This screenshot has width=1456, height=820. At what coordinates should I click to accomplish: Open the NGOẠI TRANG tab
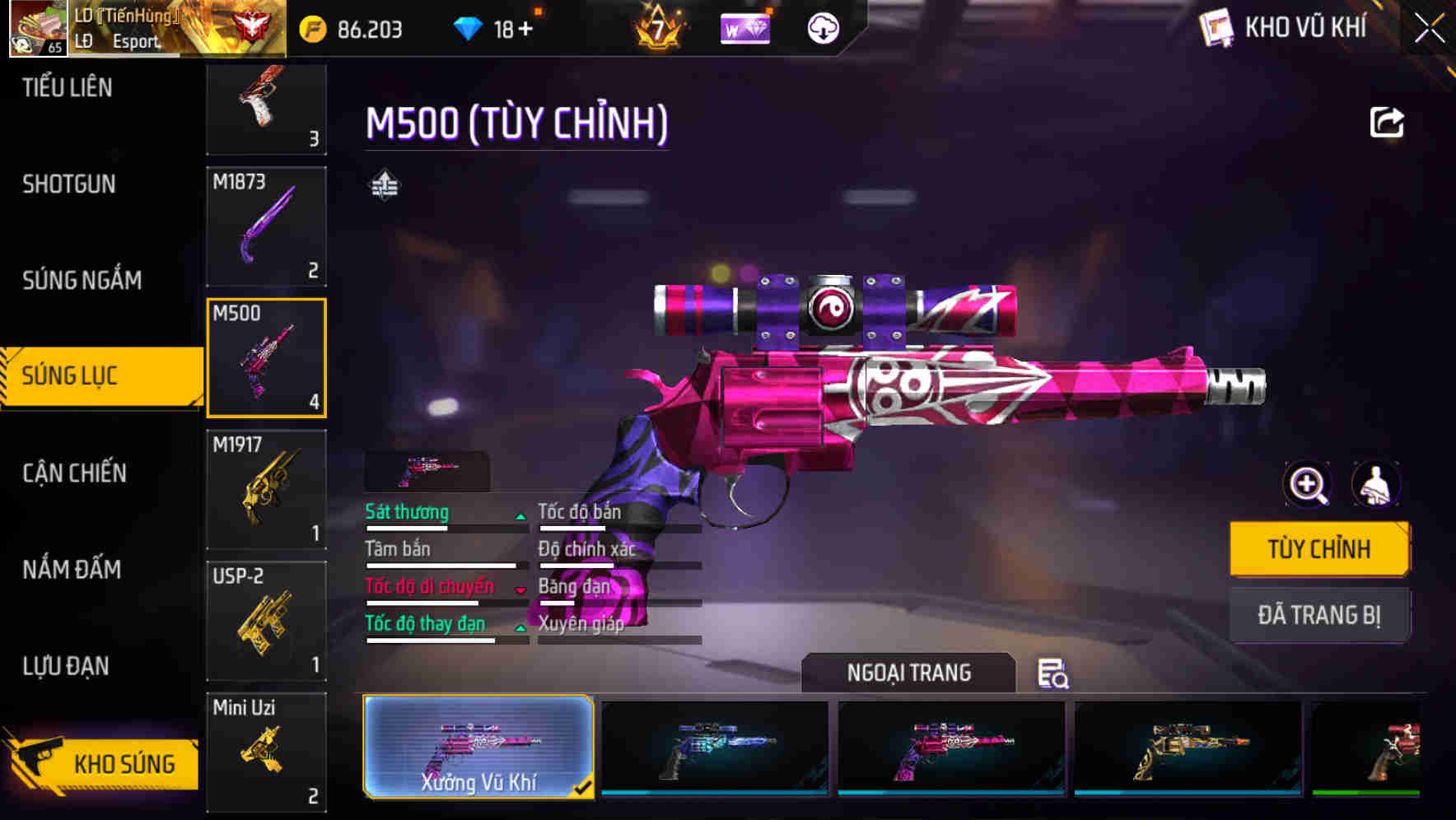909,673
